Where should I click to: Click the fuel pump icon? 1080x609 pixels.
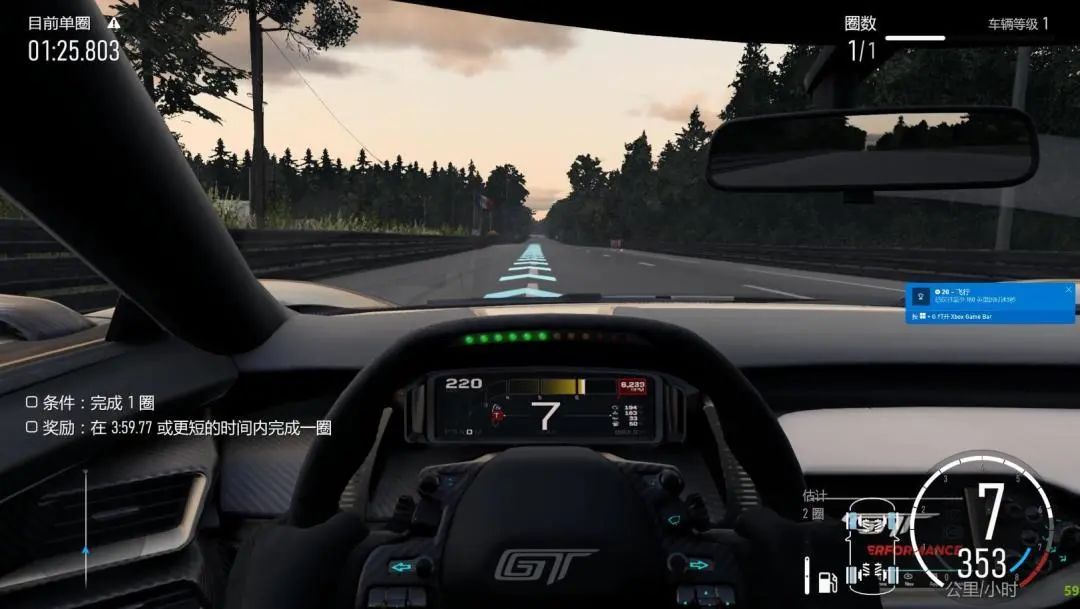coord(827,579)
